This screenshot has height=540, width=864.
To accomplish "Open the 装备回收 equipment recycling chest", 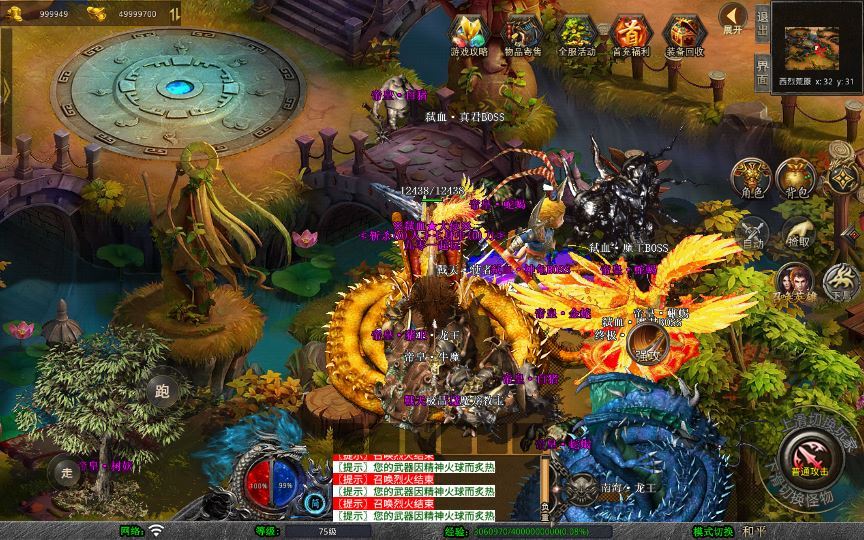I will pyautogui.click(x=685, y=33).
